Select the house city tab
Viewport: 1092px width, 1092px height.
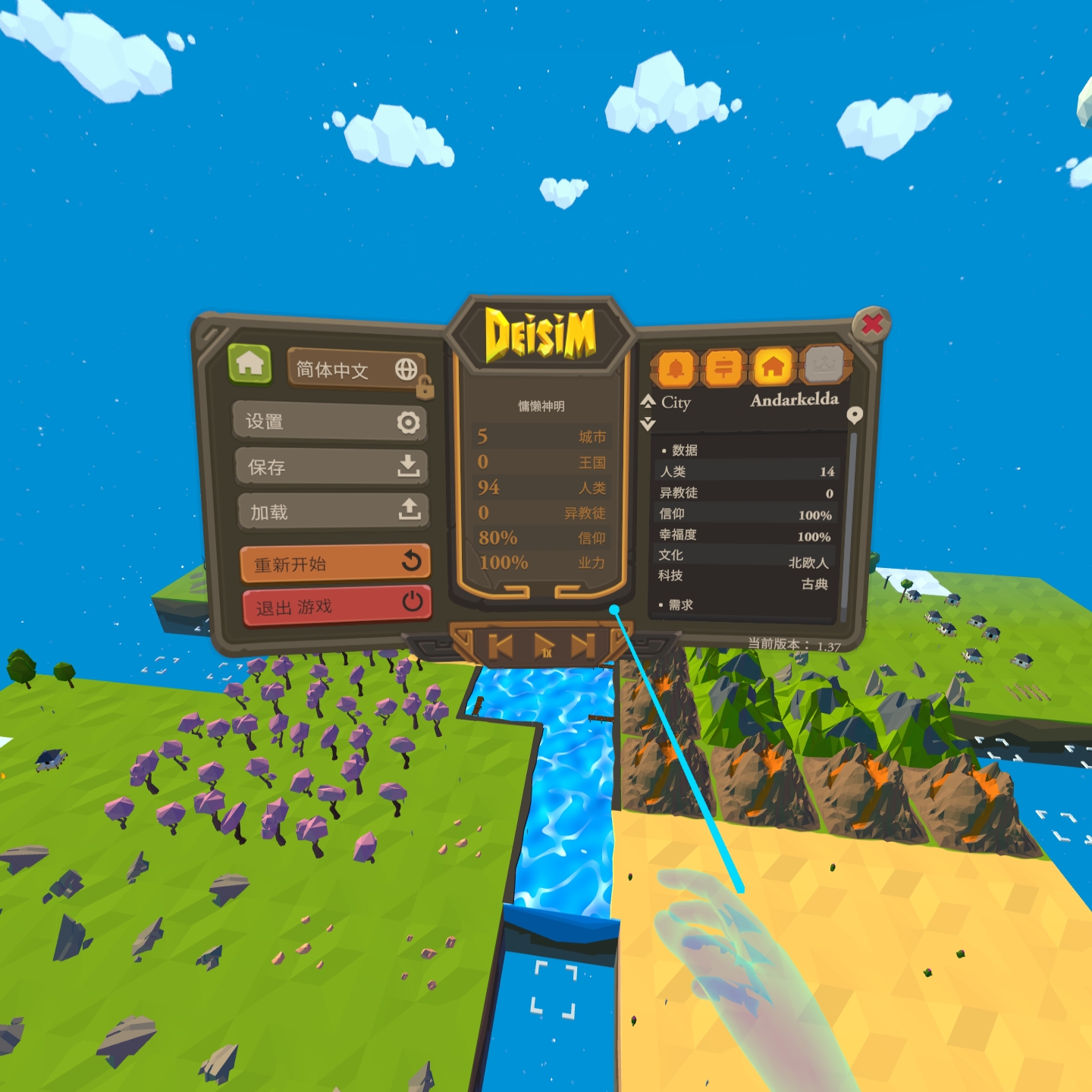[x=773, y=368]
